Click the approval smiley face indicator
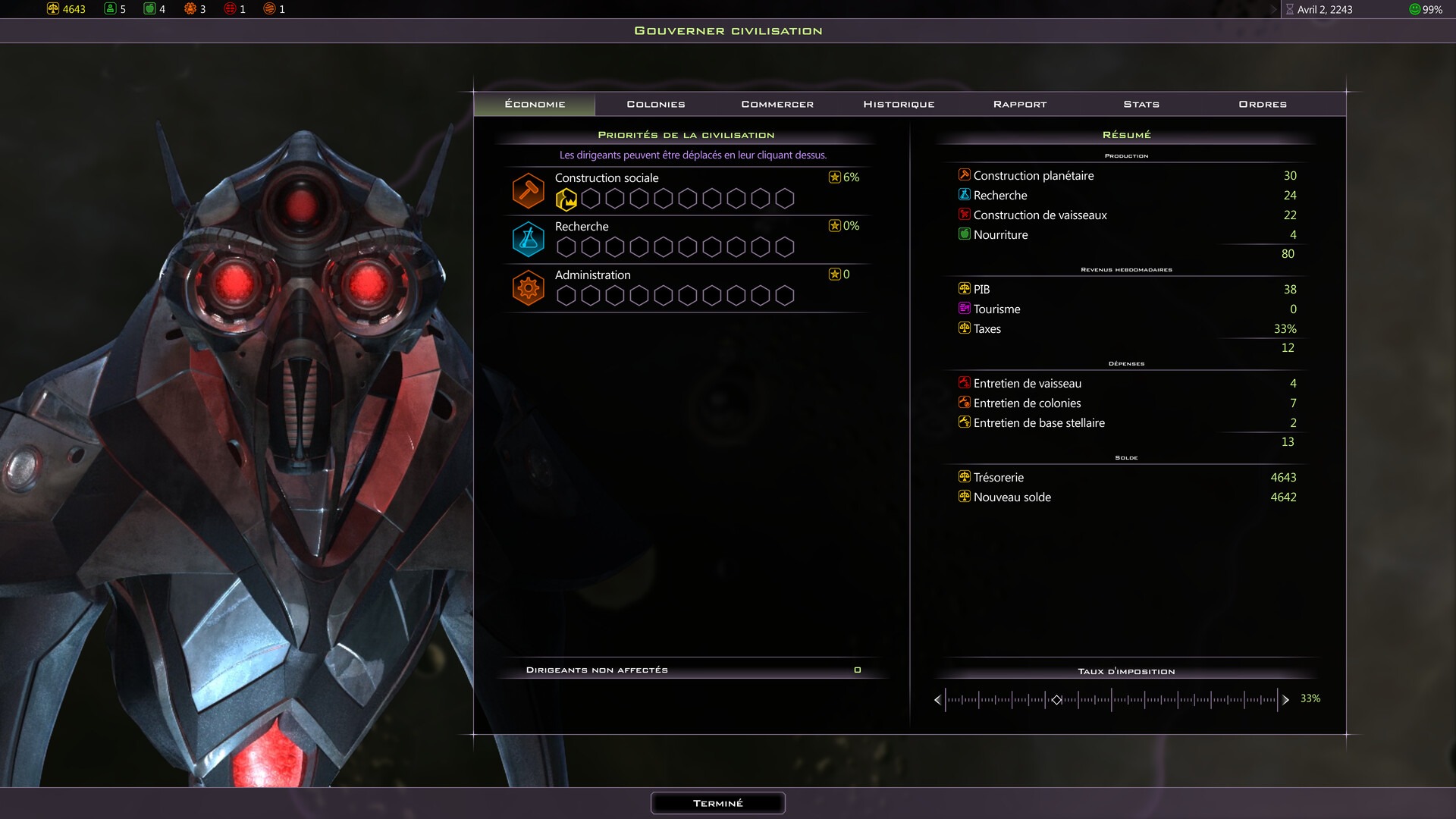Screen dimensions: 1456x819 [x=1414, y=9]
